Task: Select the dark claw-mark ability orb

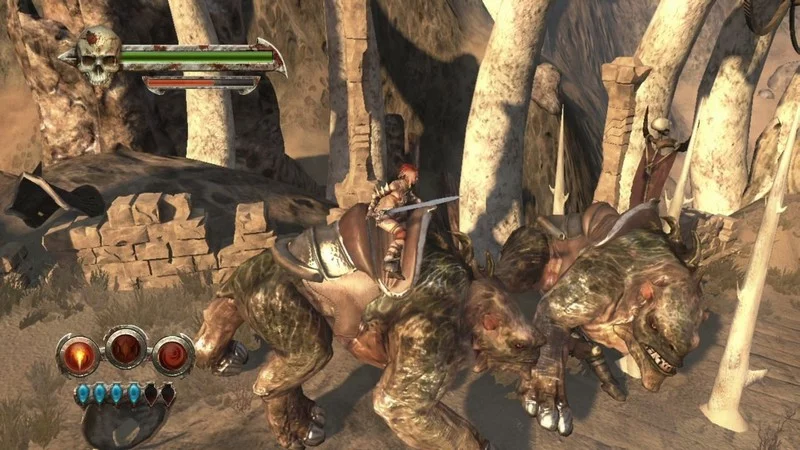Action: (125, 348)
